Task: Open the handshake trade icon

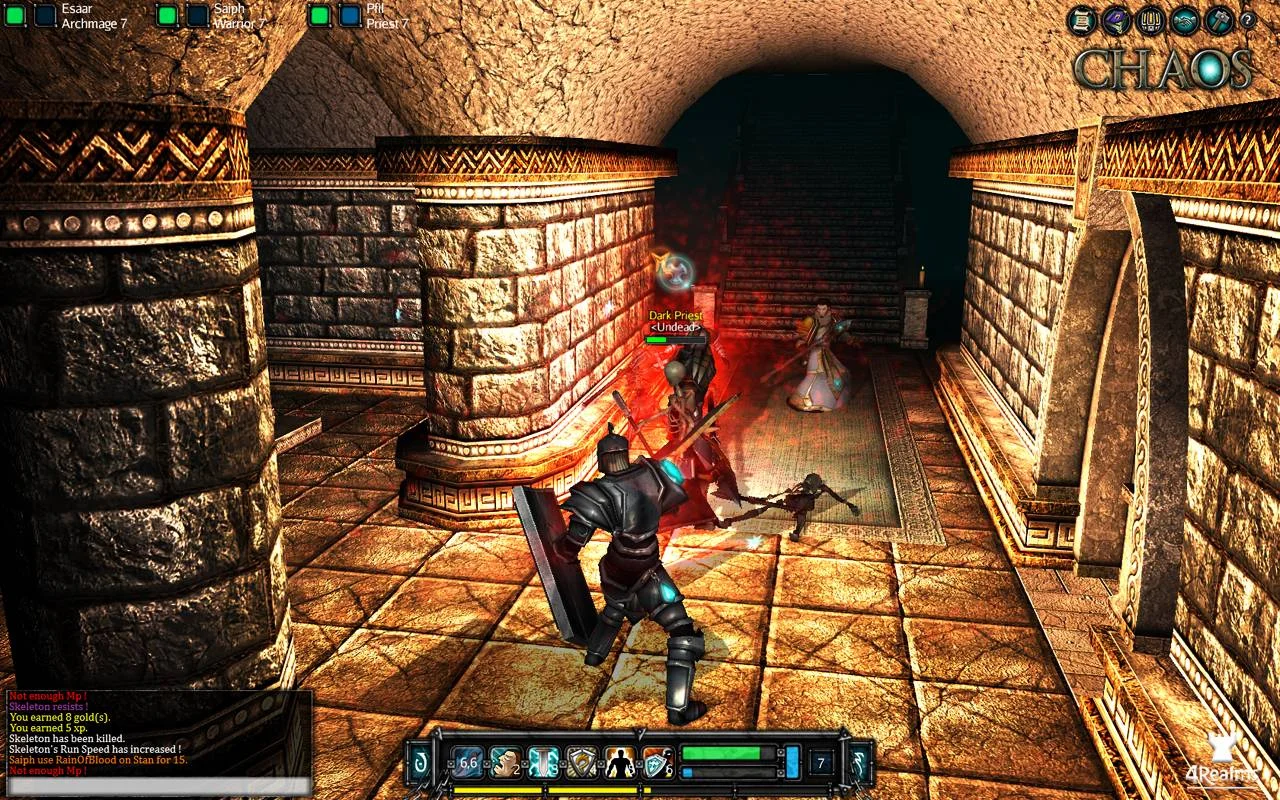Action: (x=1184, y=18)
